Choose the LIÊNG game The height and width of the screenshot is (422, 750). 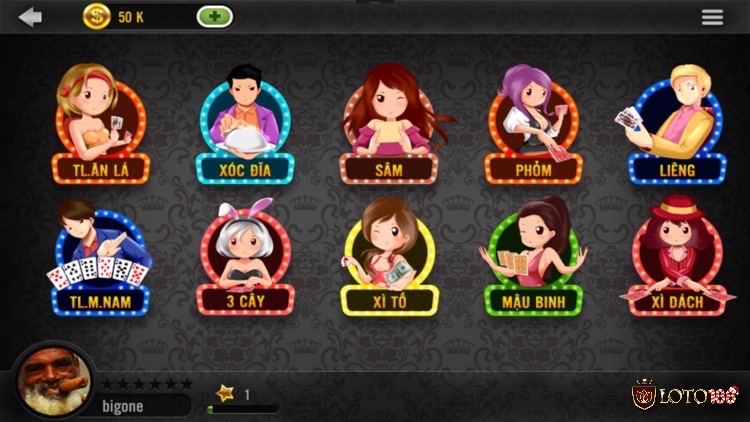click(x=676, y=125)
